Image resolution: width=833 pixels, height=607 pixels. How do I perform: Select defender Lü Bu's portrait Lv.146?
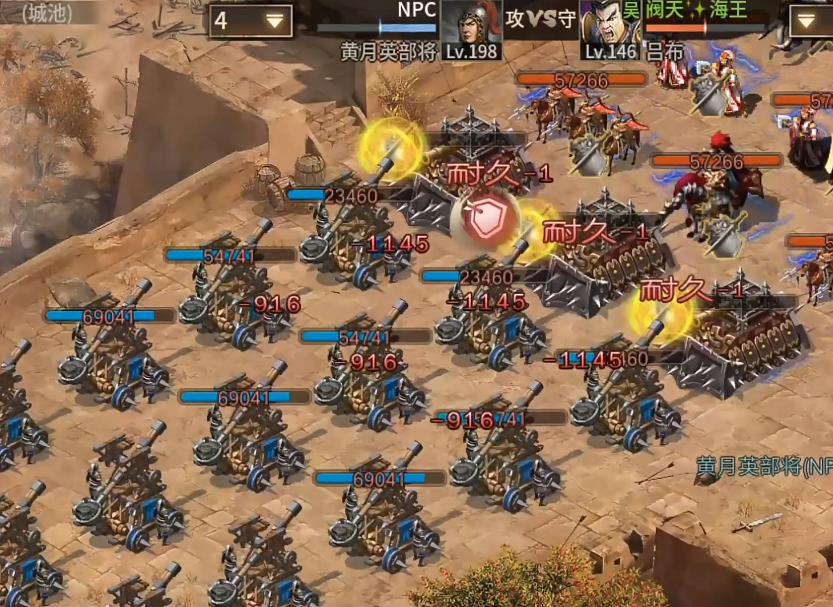[610, 22]
